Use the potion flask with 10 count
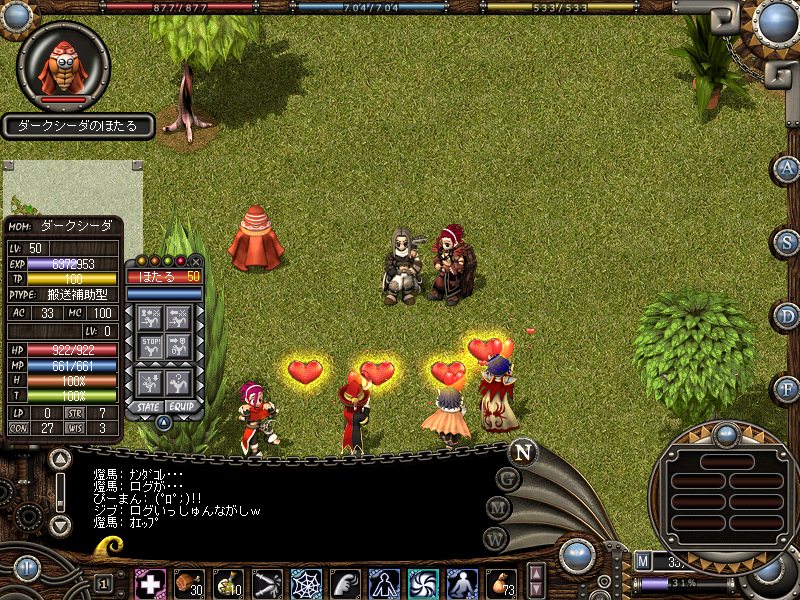This screenshot has width=800, height=600. click(228, 583)
